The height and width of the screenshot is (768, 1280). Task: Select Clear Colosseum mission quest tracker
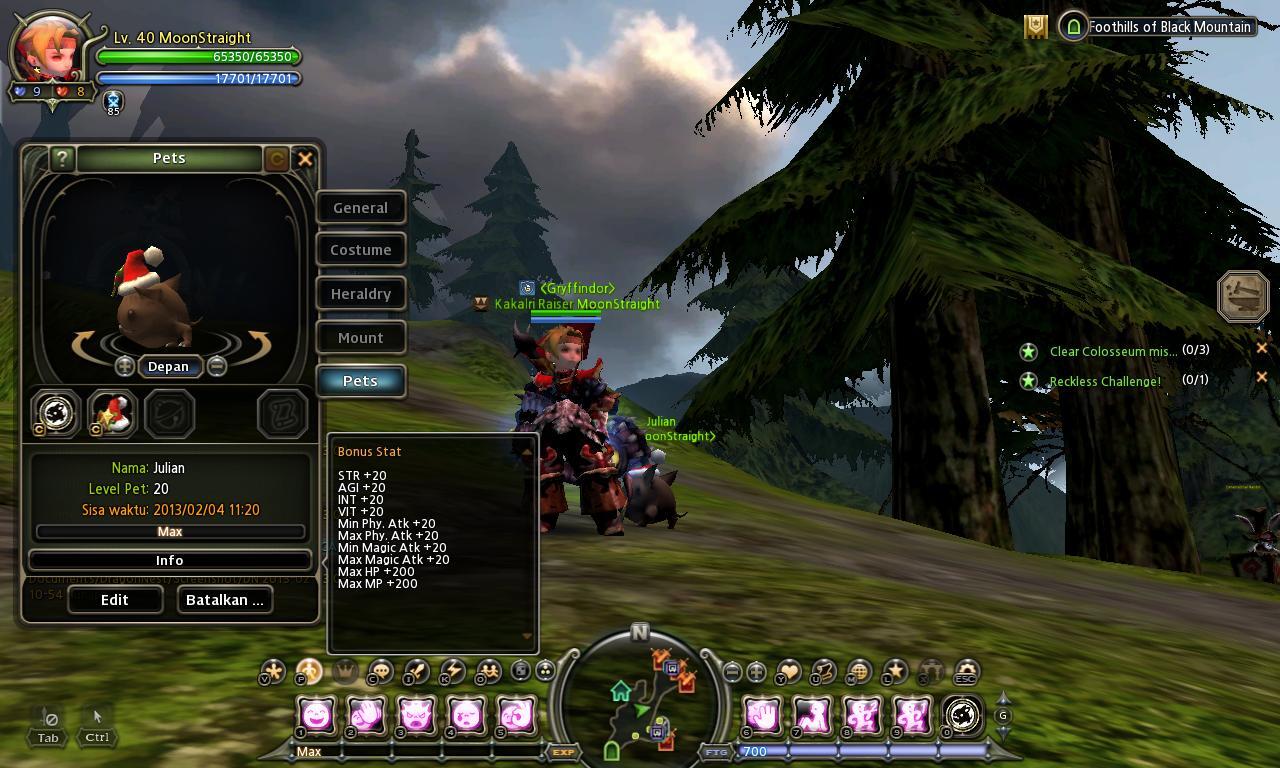point(1112,351)
